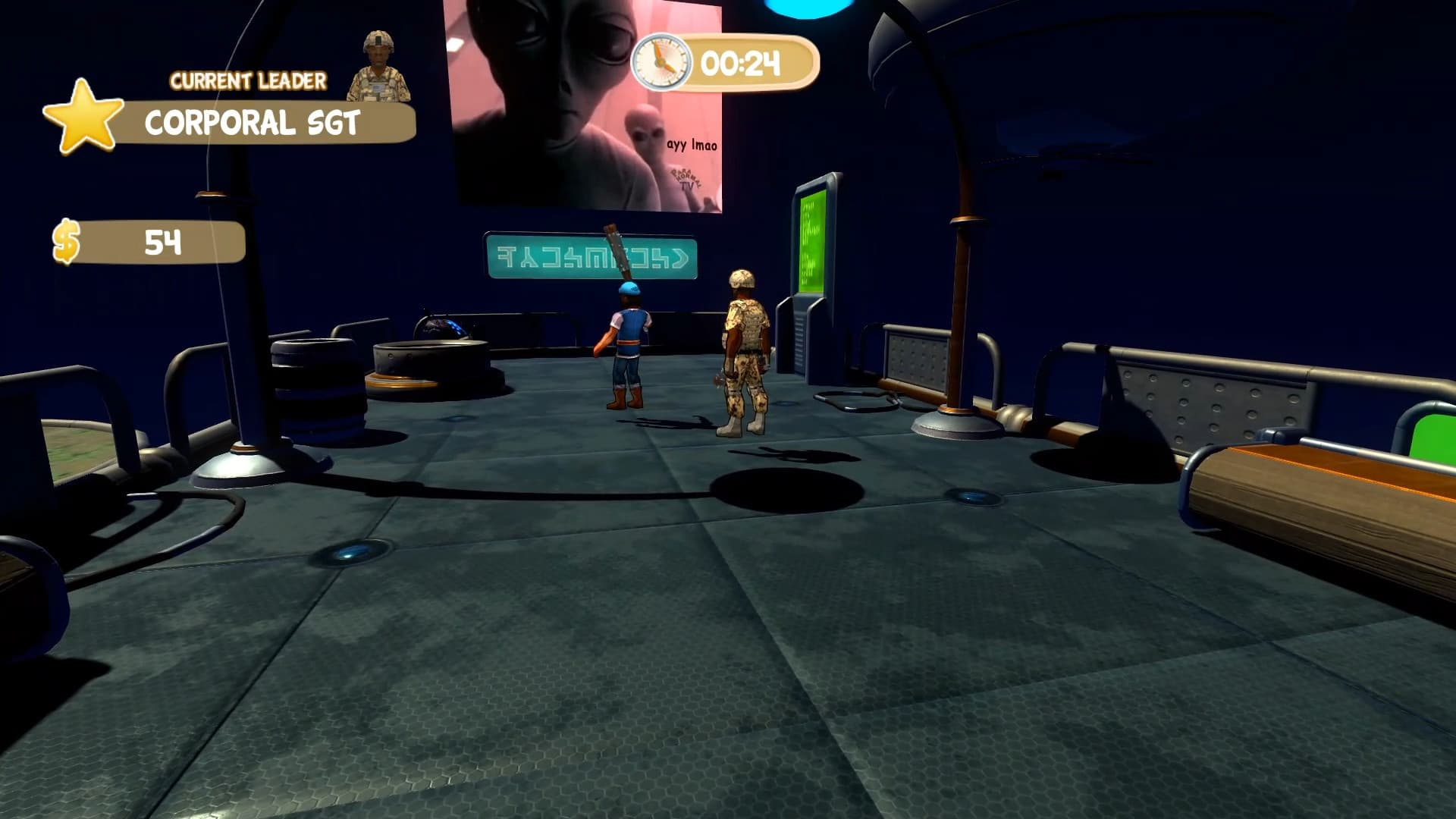Select the dollar sign money icon

click(x=68, y=243)
